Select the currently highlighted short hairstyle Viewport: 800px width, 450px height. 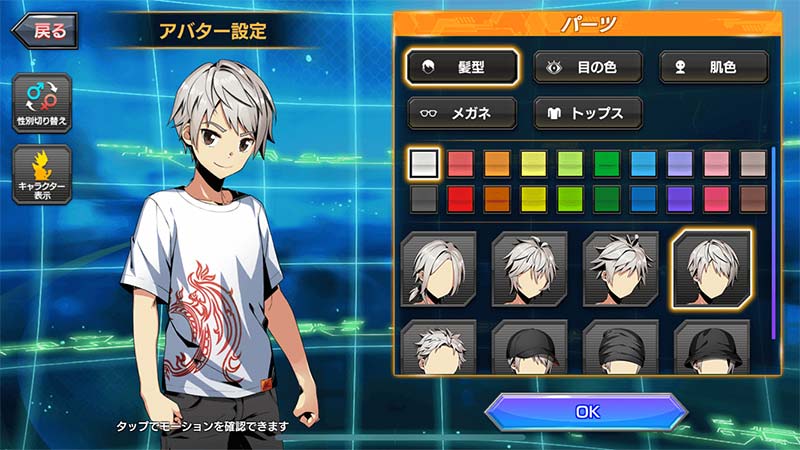(713, 268)
